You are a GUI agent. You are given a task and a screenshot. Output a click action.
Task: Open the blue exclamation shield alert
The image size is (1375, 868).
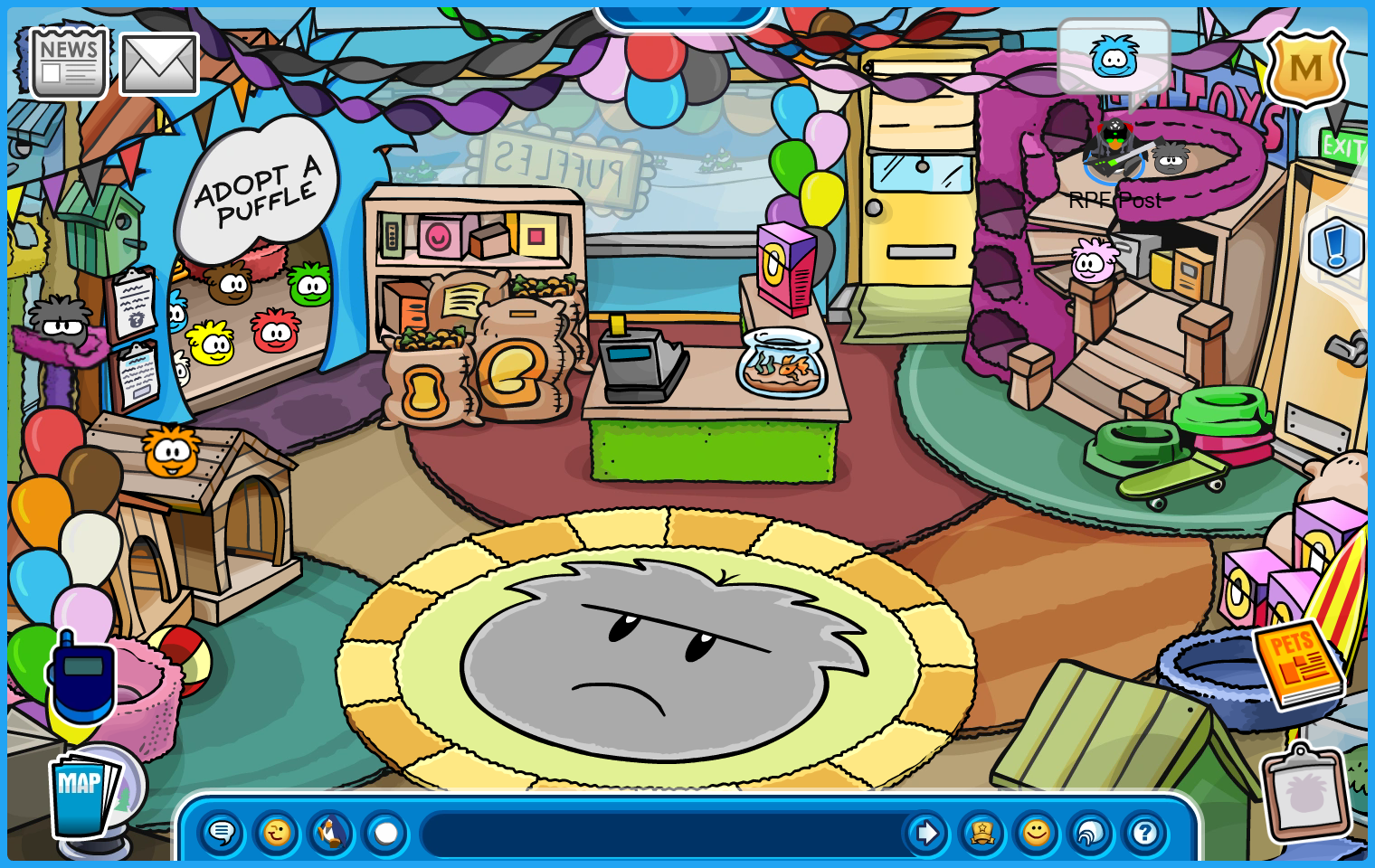(1335, 246)
